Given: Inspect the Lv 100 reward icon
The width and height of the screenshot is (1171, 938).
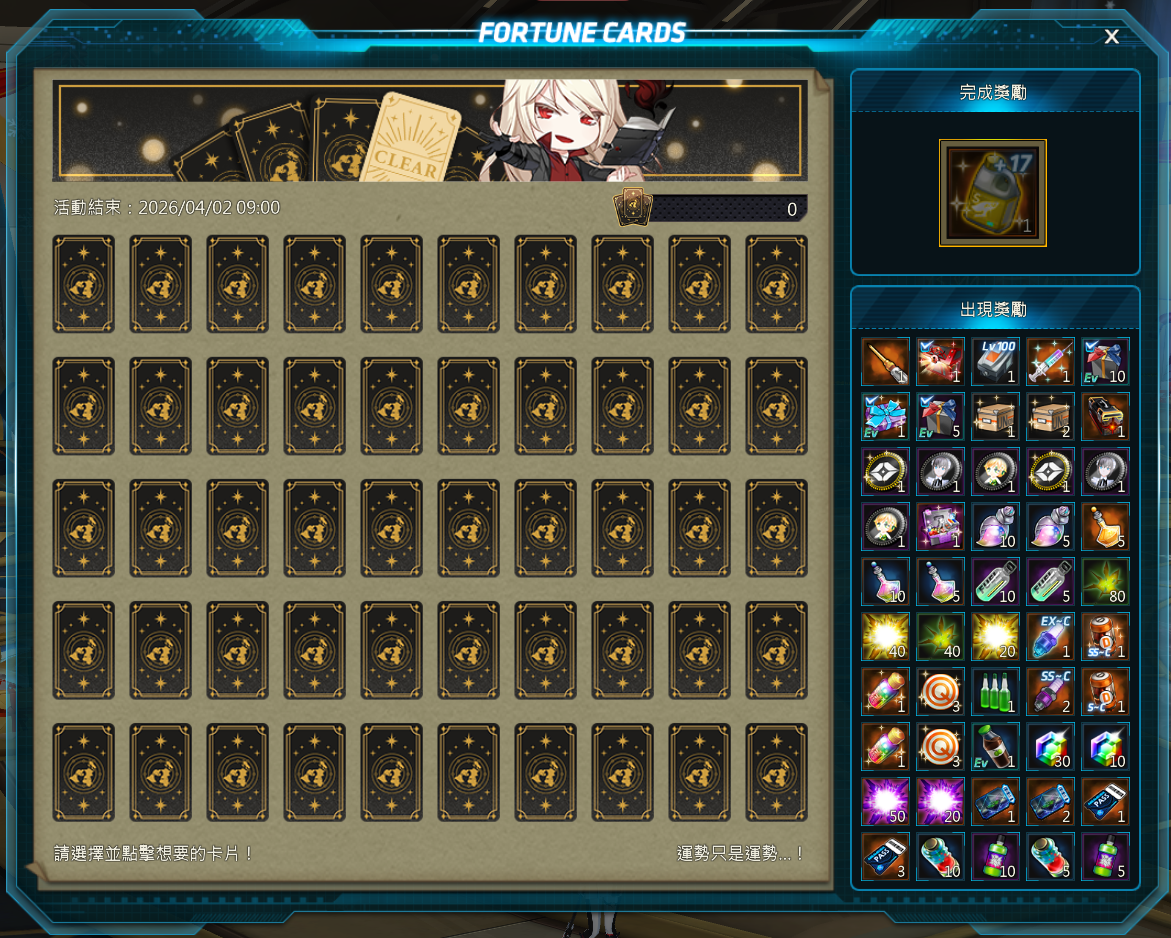Looking at the screenshot, I should pyautogui.click(x=995, y=361).
